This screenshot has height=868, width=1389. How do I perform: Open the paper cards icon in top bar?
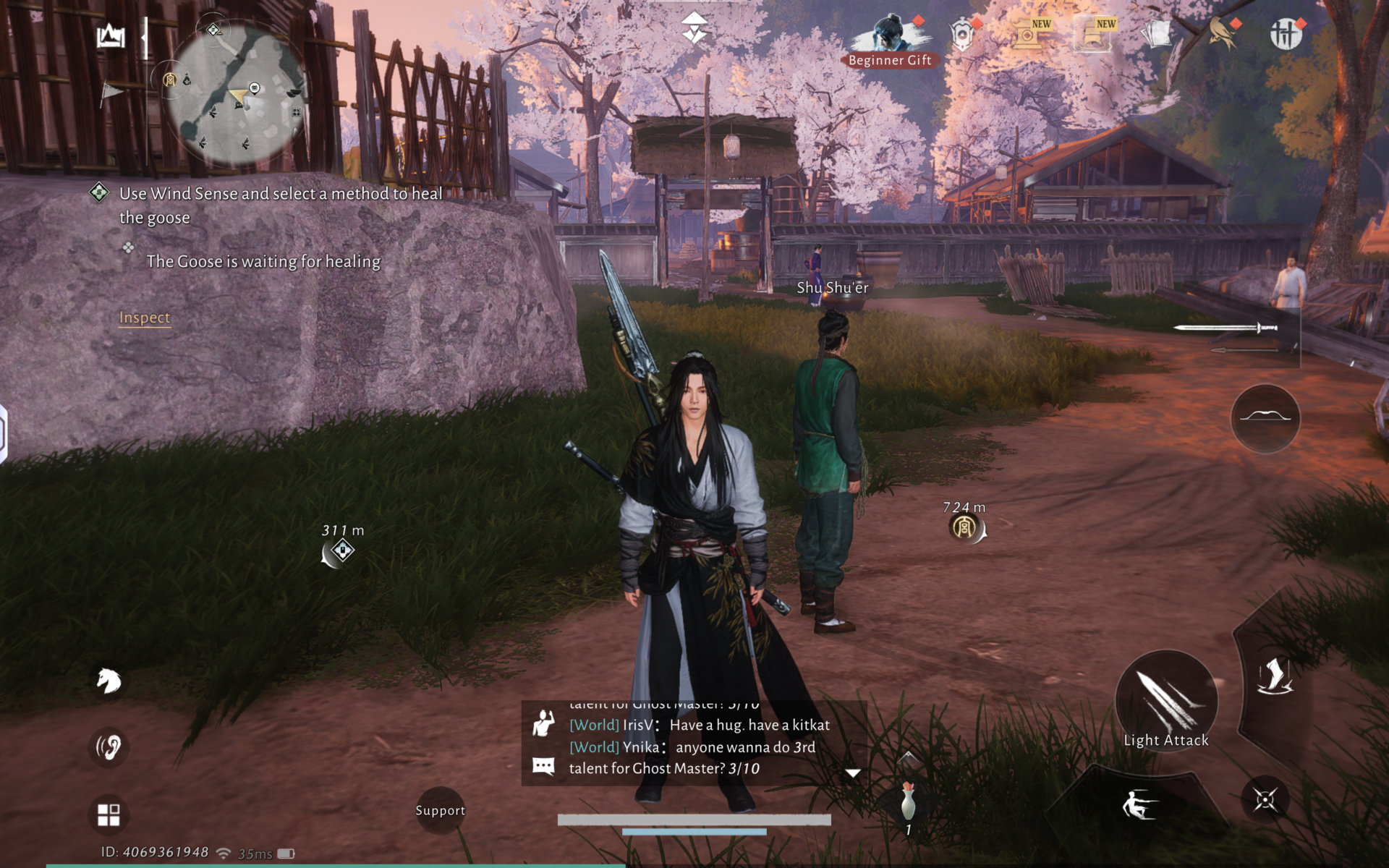point(1156,33)
